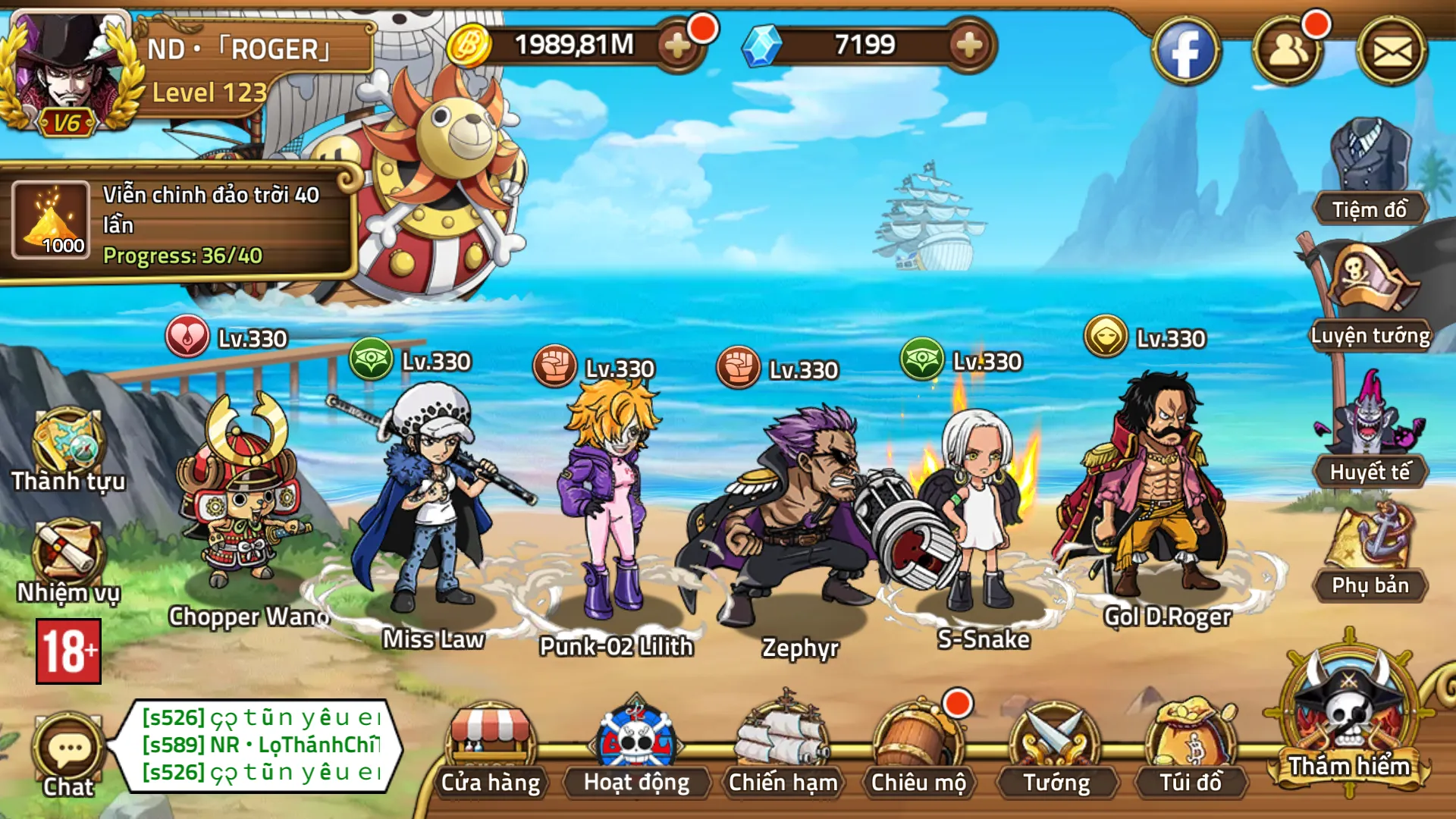Add gold via the plus button
The image size is (1456, 819).
click(677, 45)
